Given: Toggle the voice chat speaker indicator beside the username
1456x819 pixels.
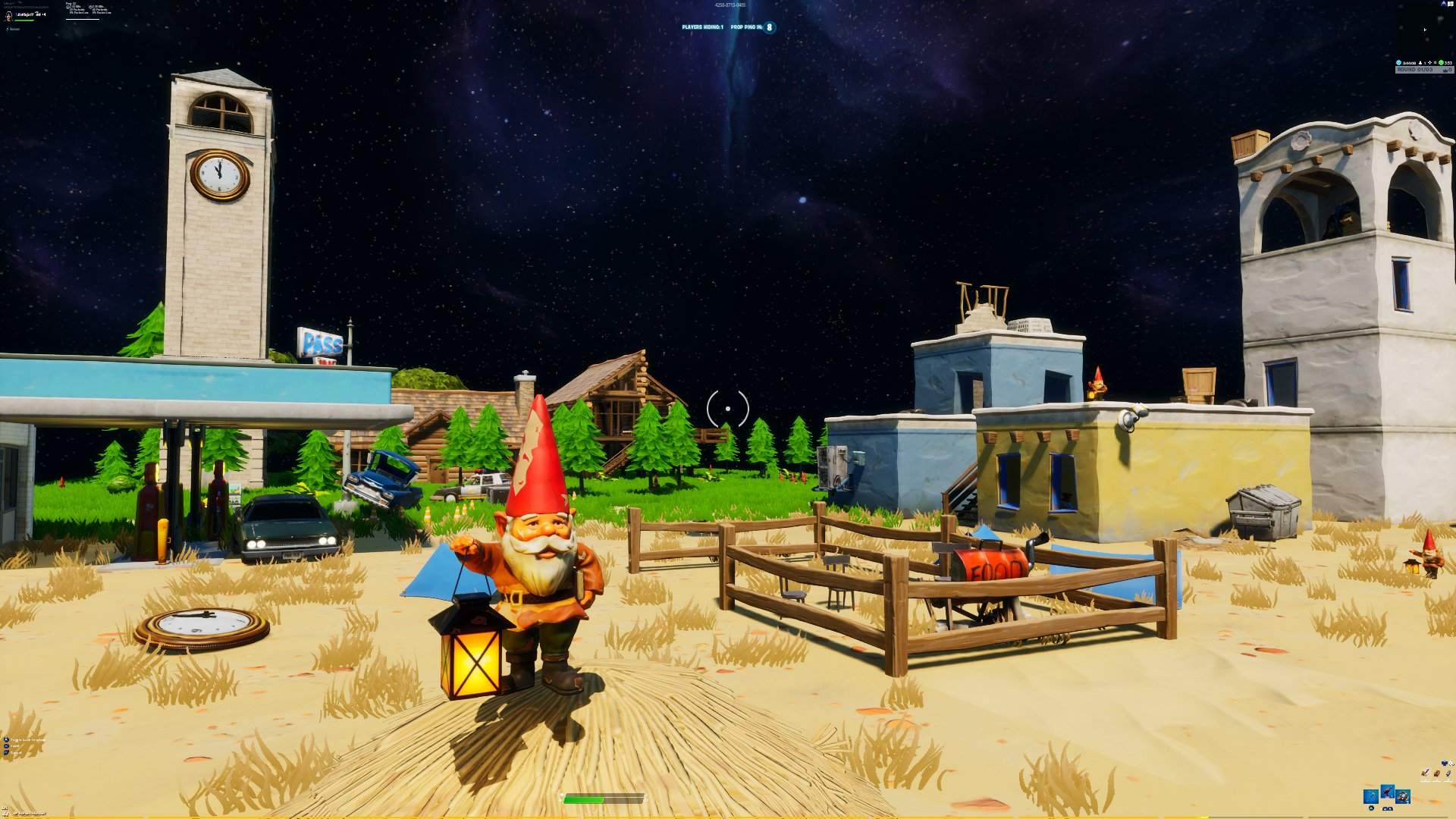Looking at the screenshot, I should (44, 15).
